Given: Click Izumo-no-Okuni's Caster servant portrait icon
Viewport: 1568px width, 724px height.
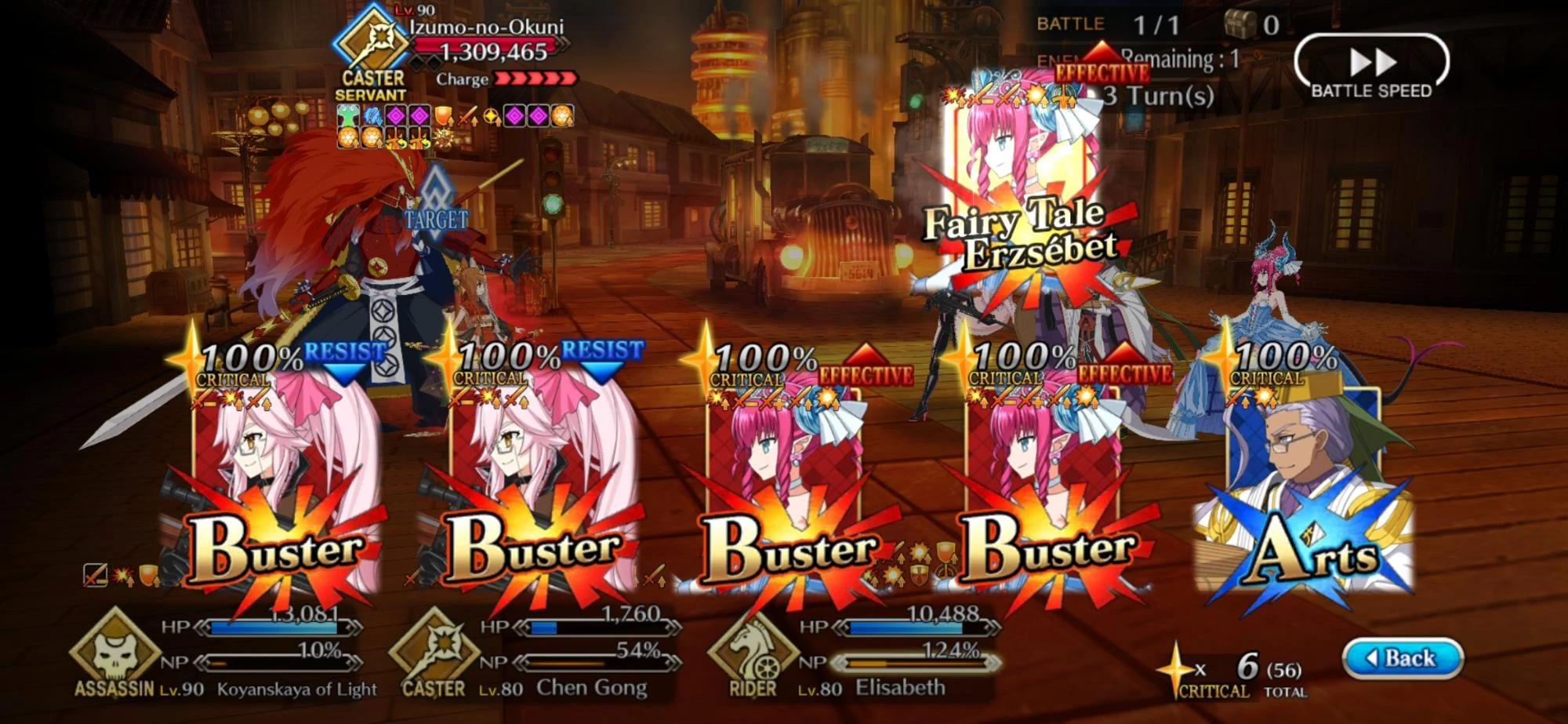Looking at the screenshot, I should pyautogui.click(x=368, y=39).
